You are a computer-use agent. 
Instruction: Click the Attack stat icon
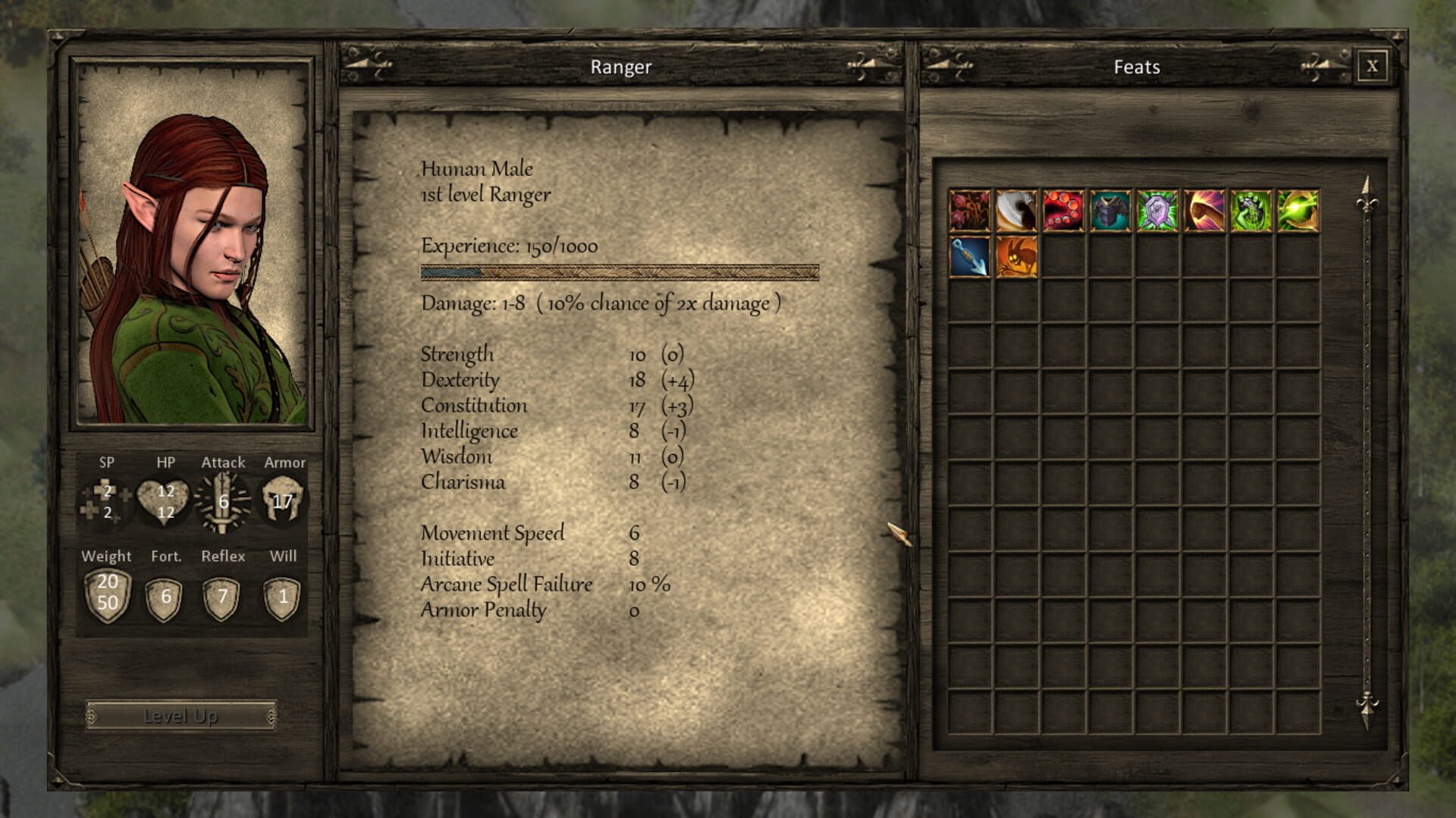[x=224, y=500]
